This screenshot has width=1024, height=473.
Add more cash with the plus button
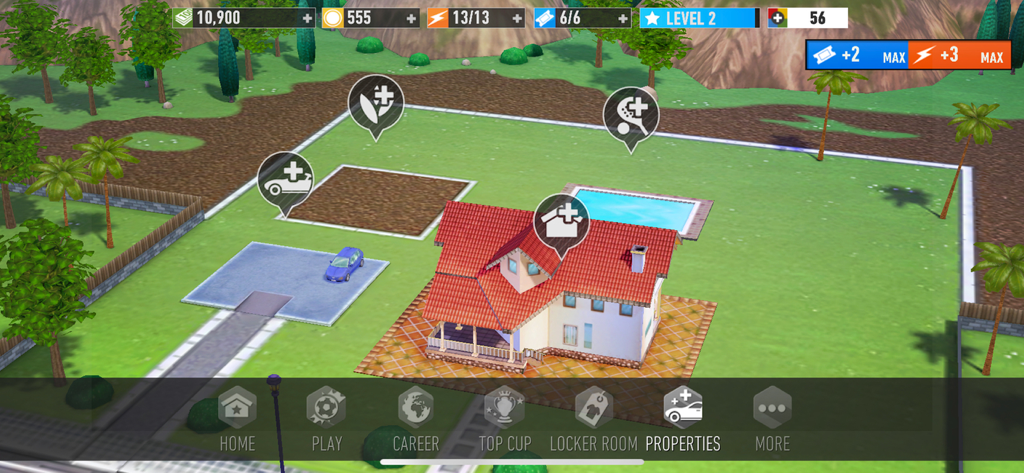[307, 18]
